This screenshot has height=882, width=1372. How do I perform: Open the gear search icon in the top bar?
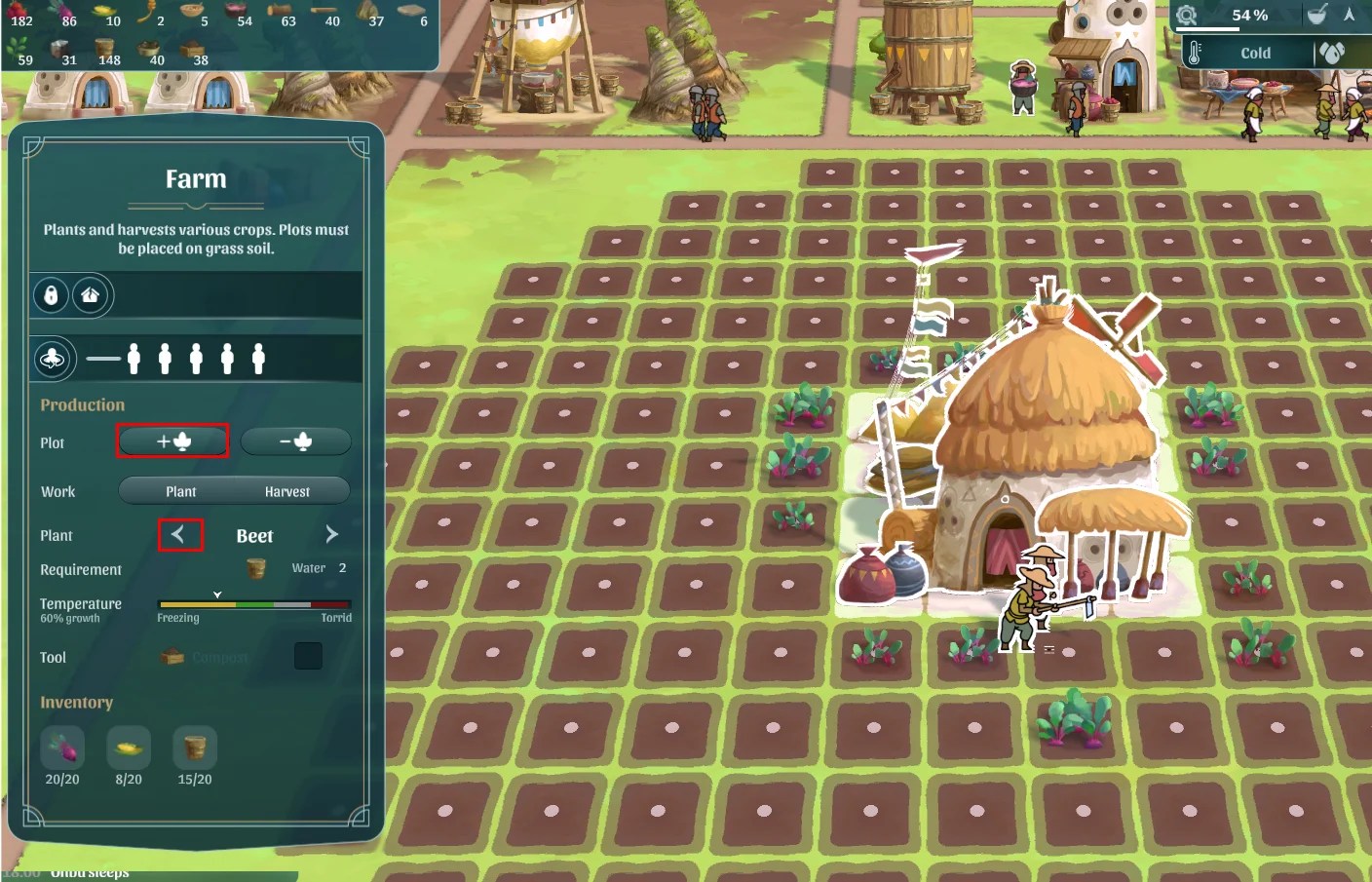tap(1187, 16)
